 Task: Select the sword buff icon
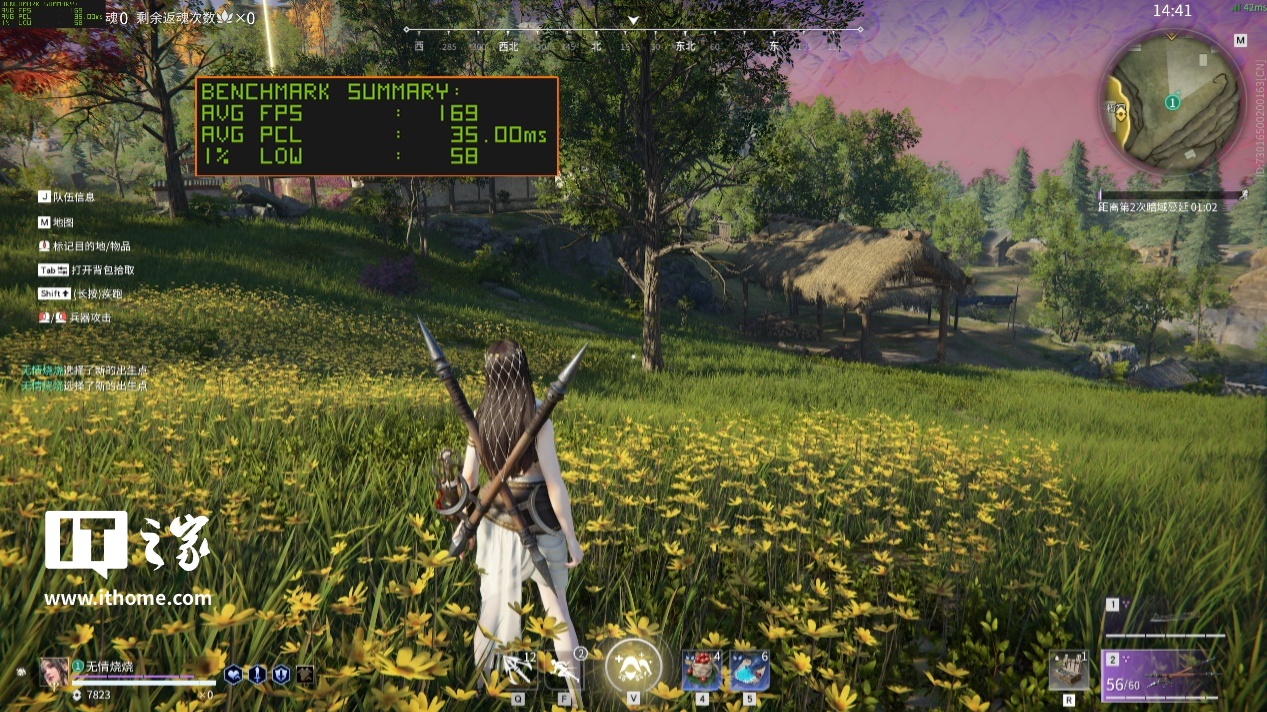[257, 675]
